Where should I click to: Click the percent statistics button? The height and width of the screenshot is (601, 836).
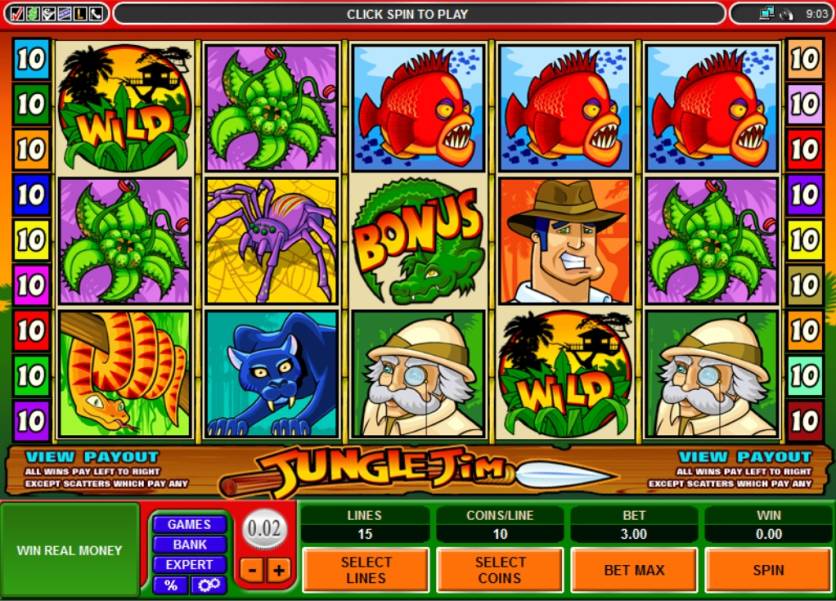[x=170, y=585]
